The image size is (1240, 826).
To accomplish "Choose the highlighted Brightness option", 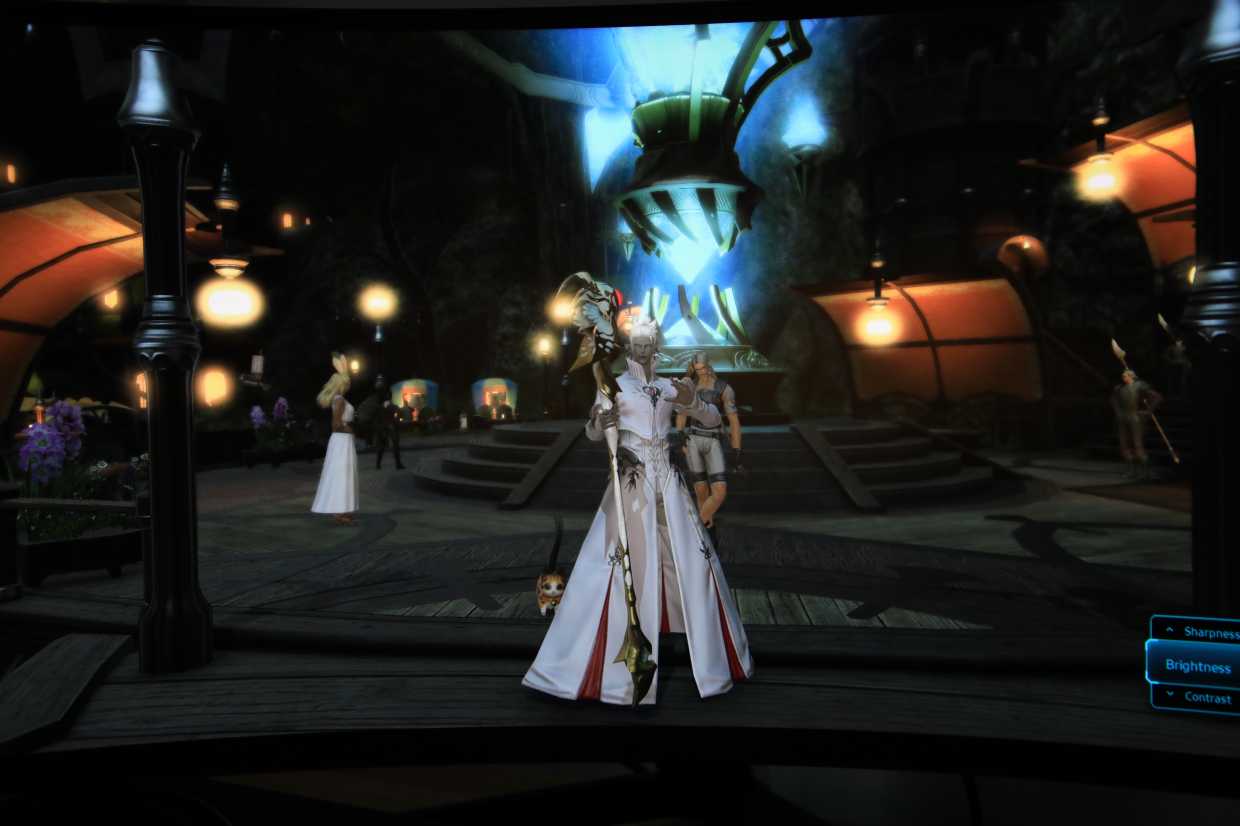I will (1197, 666).
